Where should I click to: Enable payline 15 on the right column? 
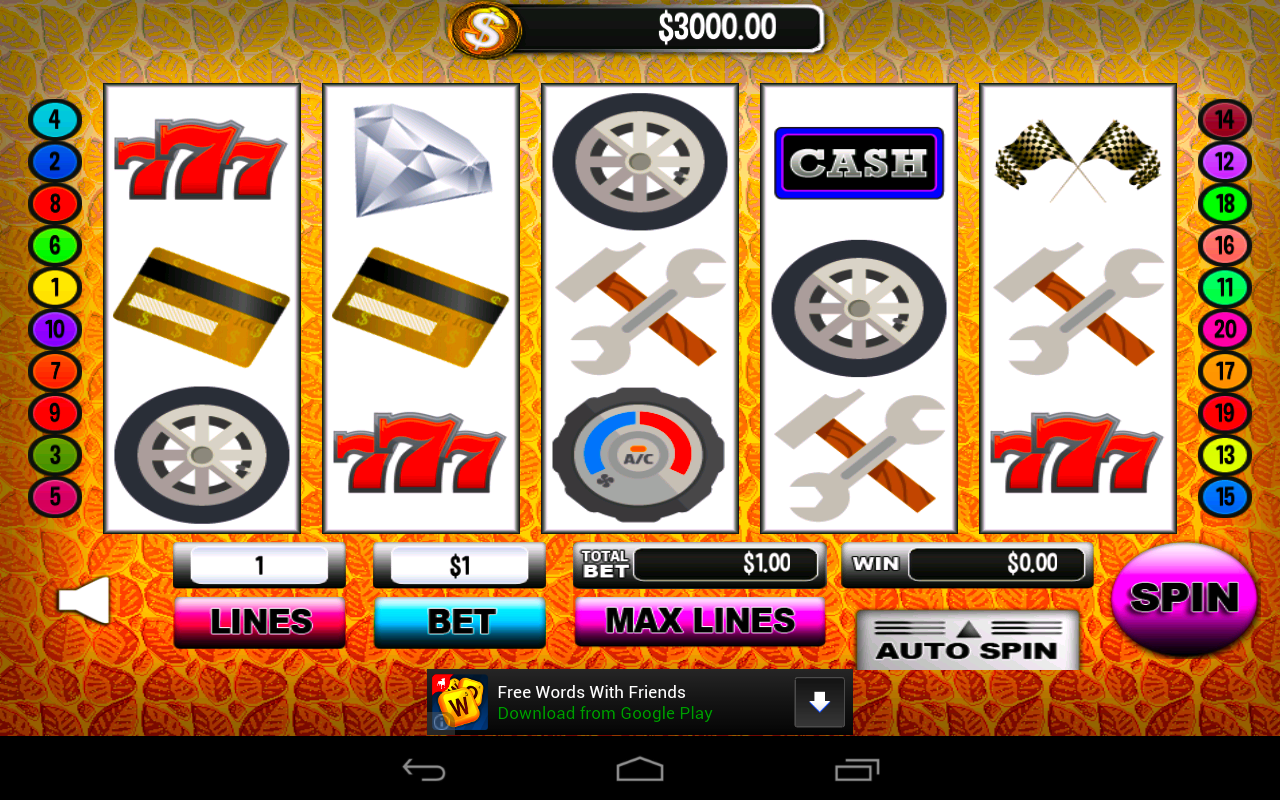[x=1225, y=497]
